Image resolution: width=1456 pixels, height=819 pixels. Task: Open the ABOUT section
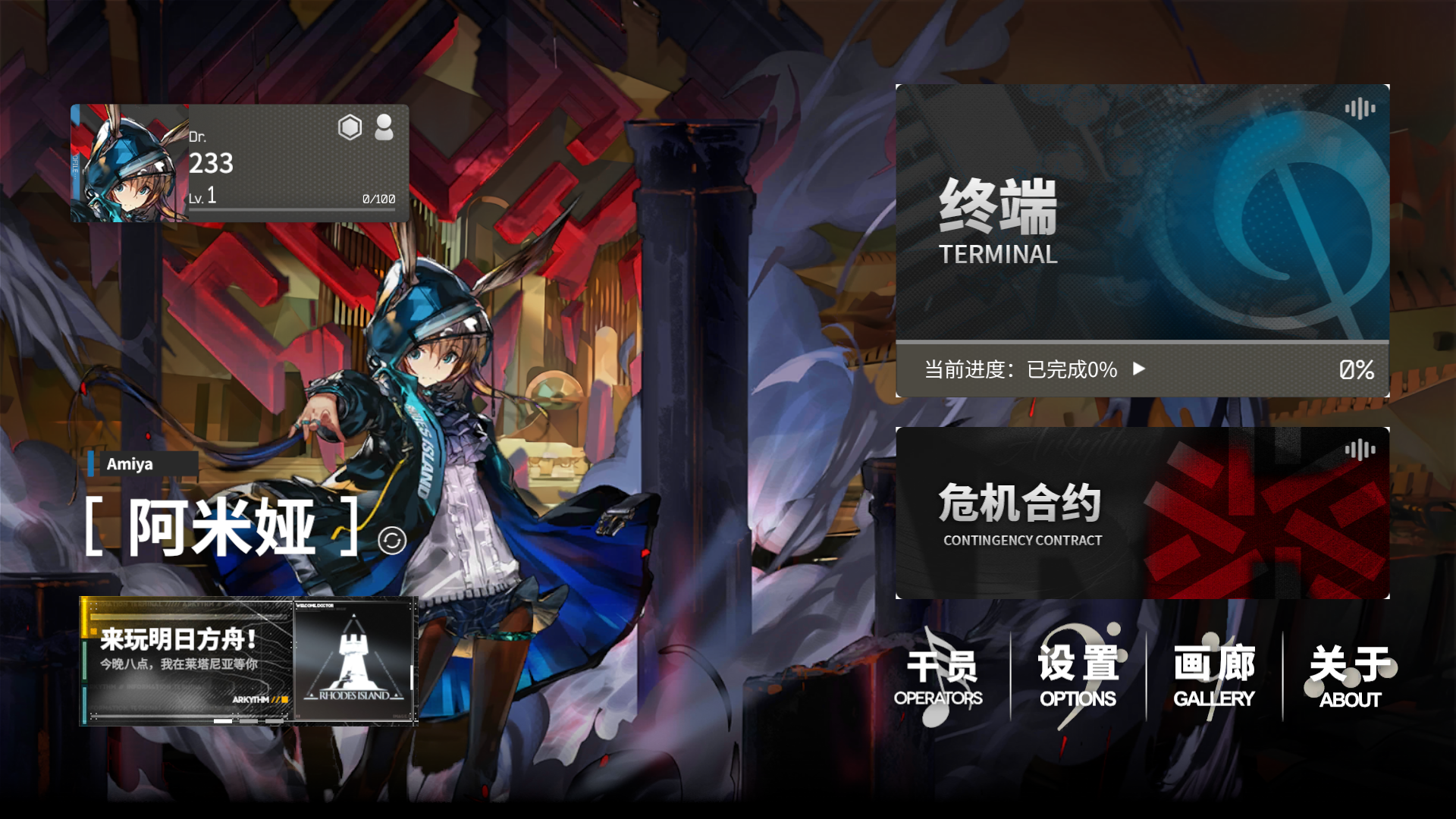pos(1350,675)
